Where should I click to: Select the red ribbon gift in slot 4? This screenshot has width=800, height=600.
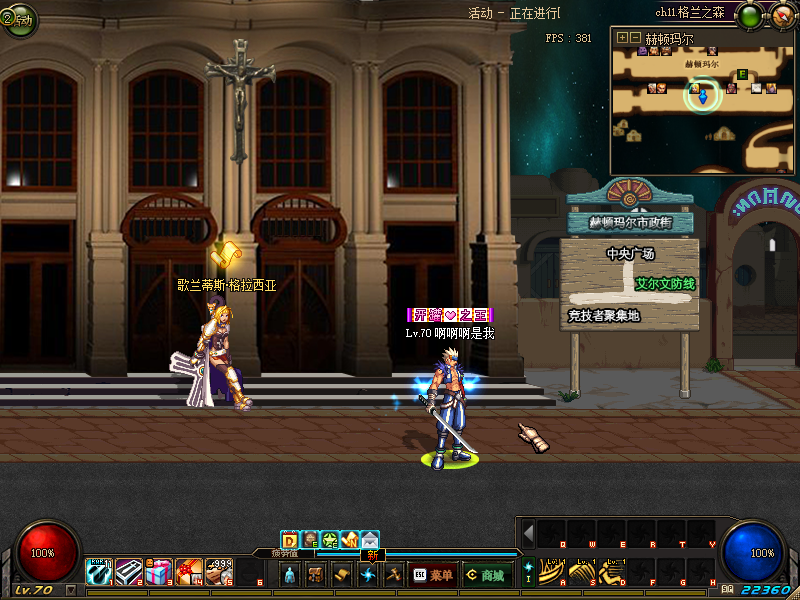click(x=188, y=573)
